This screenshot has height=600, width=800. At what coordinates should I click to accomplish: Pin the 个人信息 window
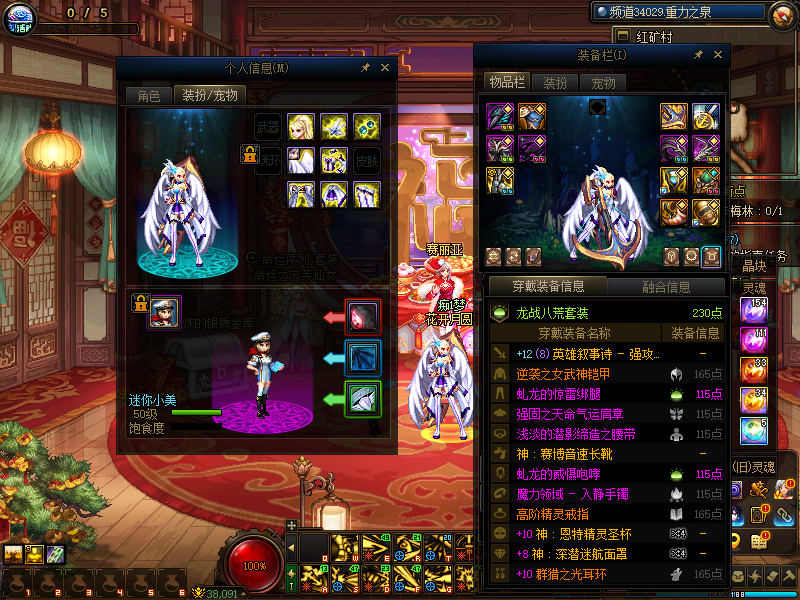366,67
